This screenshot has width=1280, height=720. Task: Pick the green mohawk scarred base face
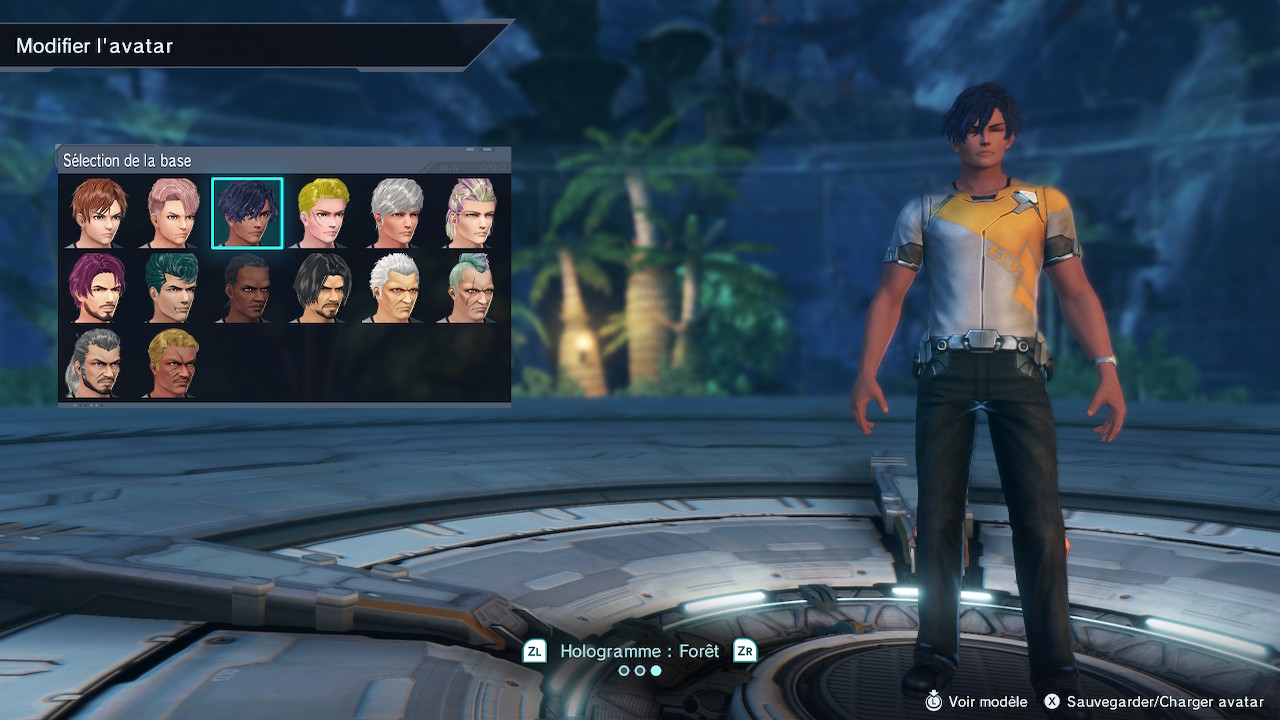[x=471, y=288]
